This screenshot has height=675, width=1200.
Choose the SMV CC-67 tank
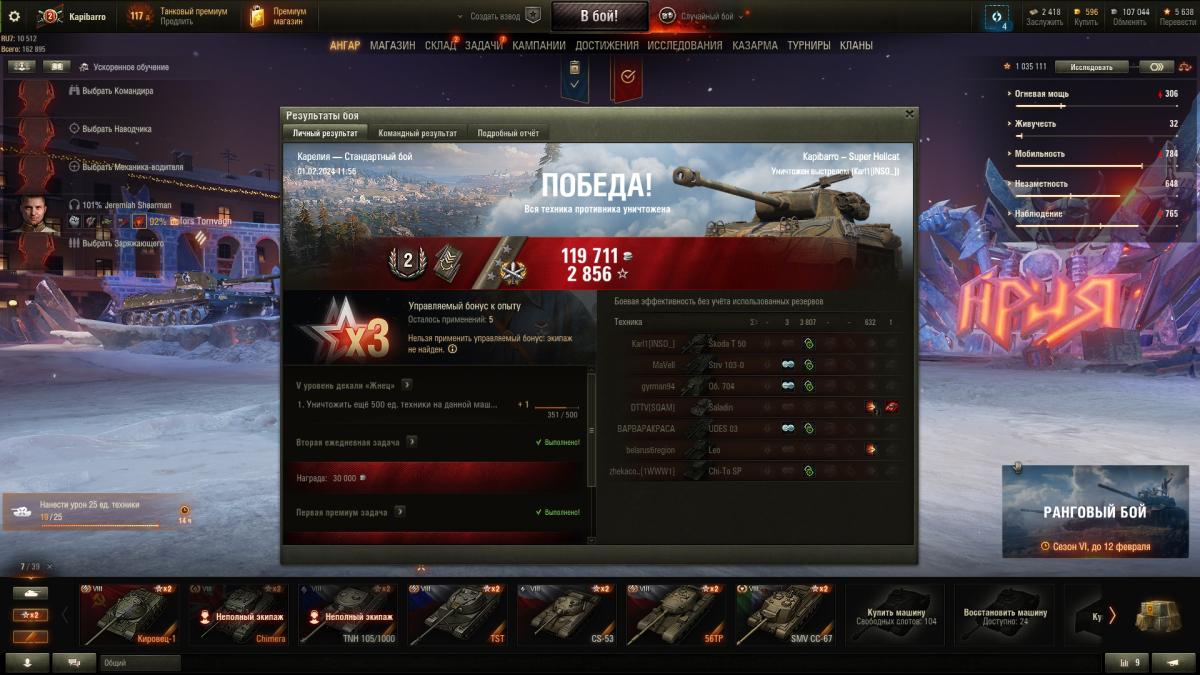[x=785, y=614]
